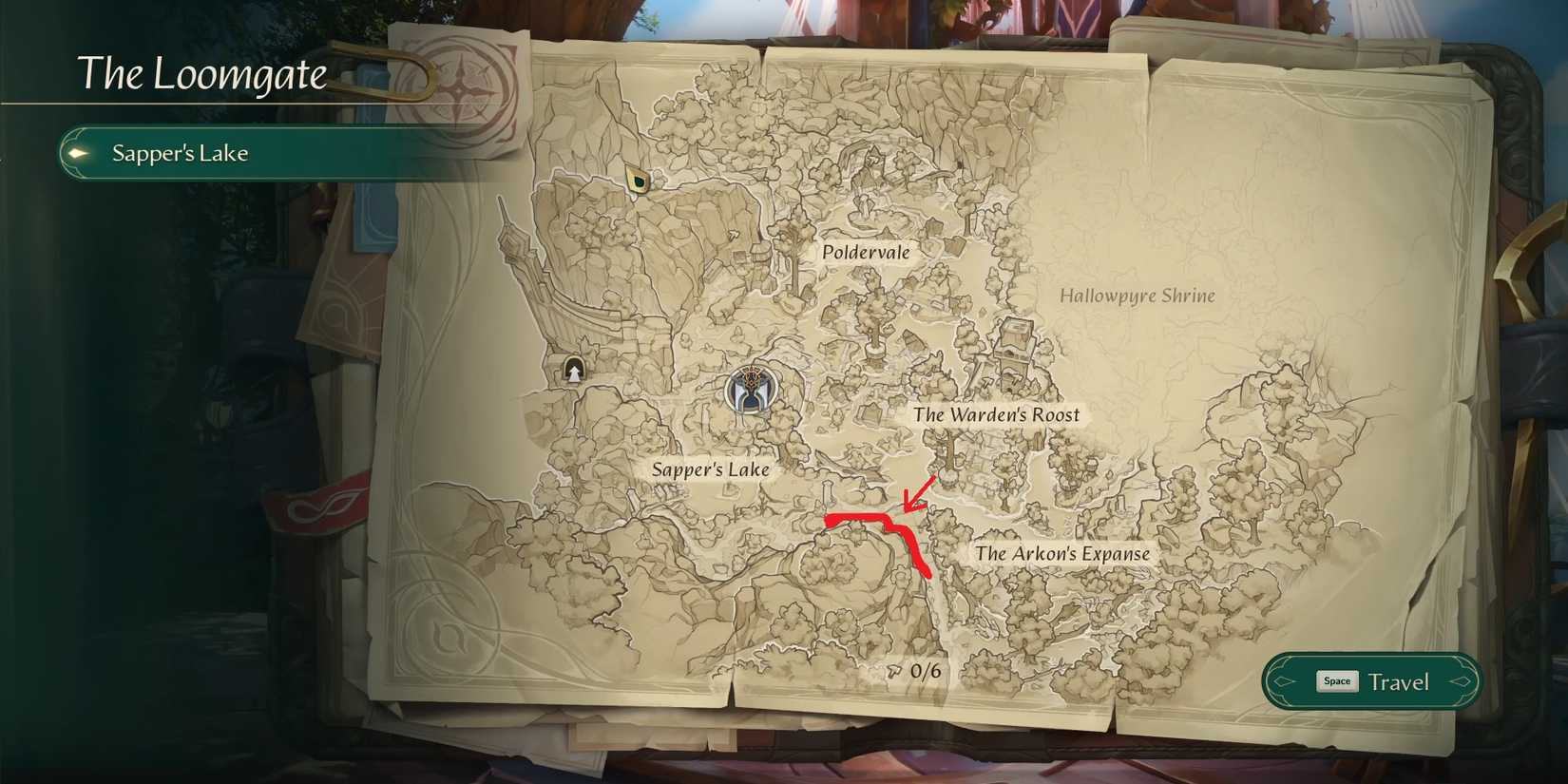Click the left diamond chevron on the Travel button

[1283, 681]
